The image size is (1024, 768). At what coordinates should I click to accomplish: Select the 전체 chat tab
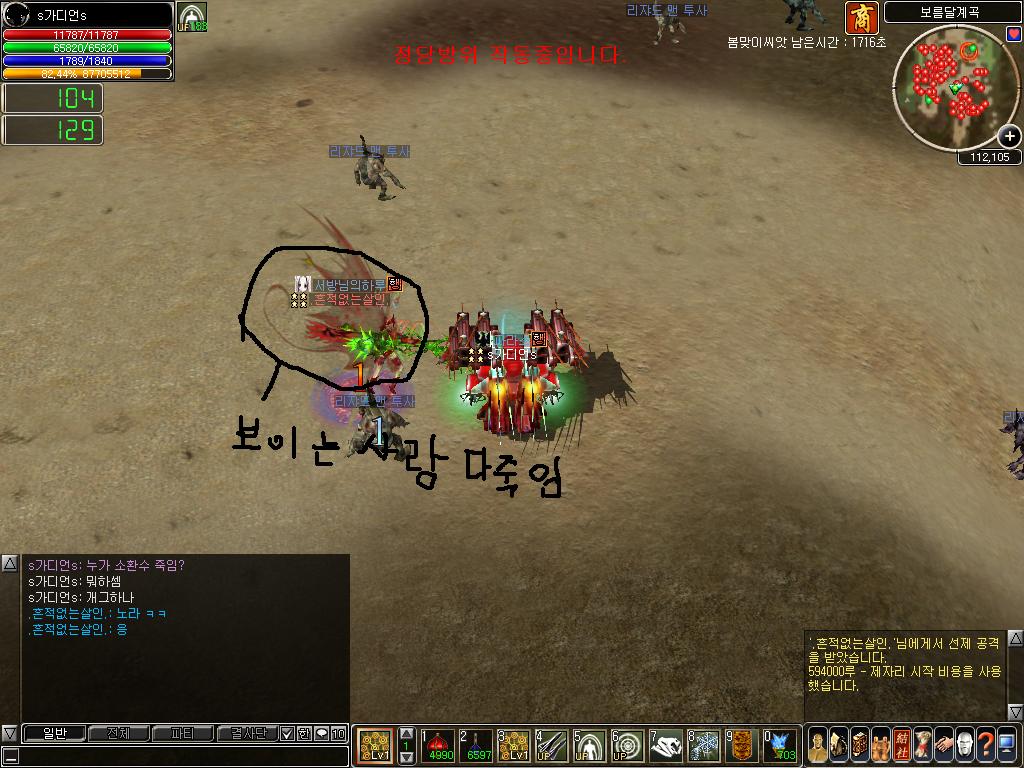pyautogui.click(x=118, y=734)
